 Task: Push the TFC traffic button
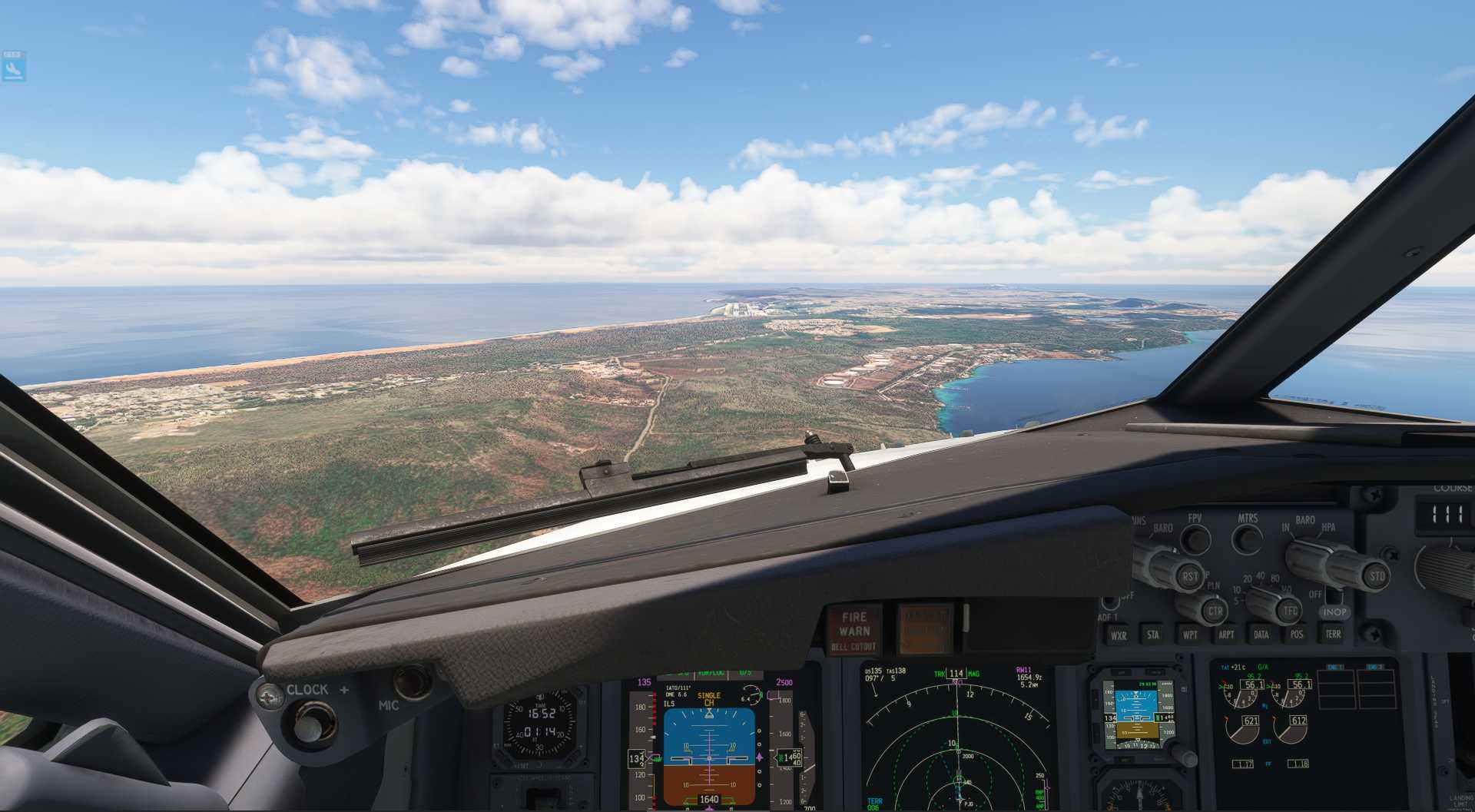(1290, 611)
